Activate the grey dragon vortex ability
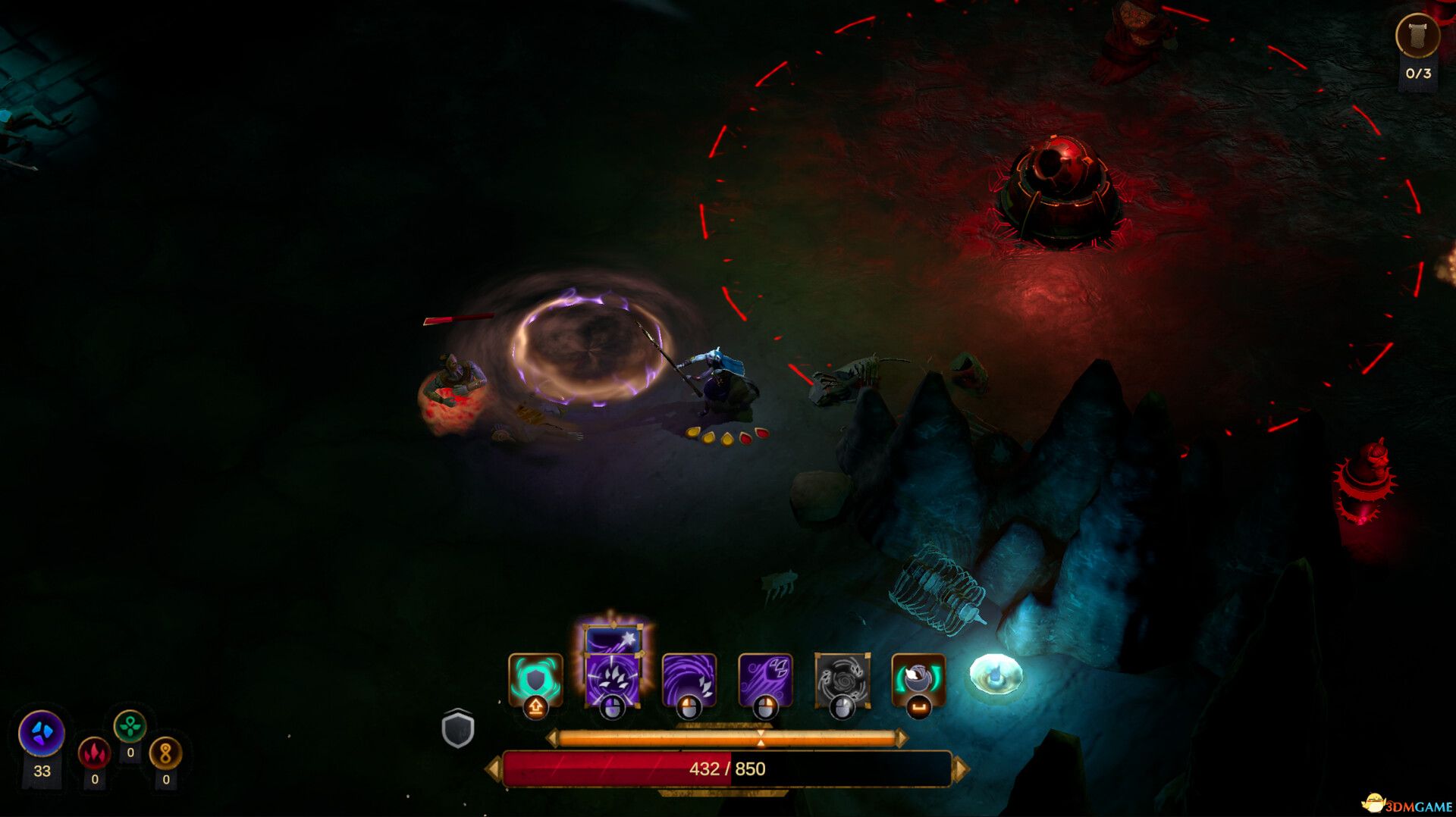 (842, 679)
